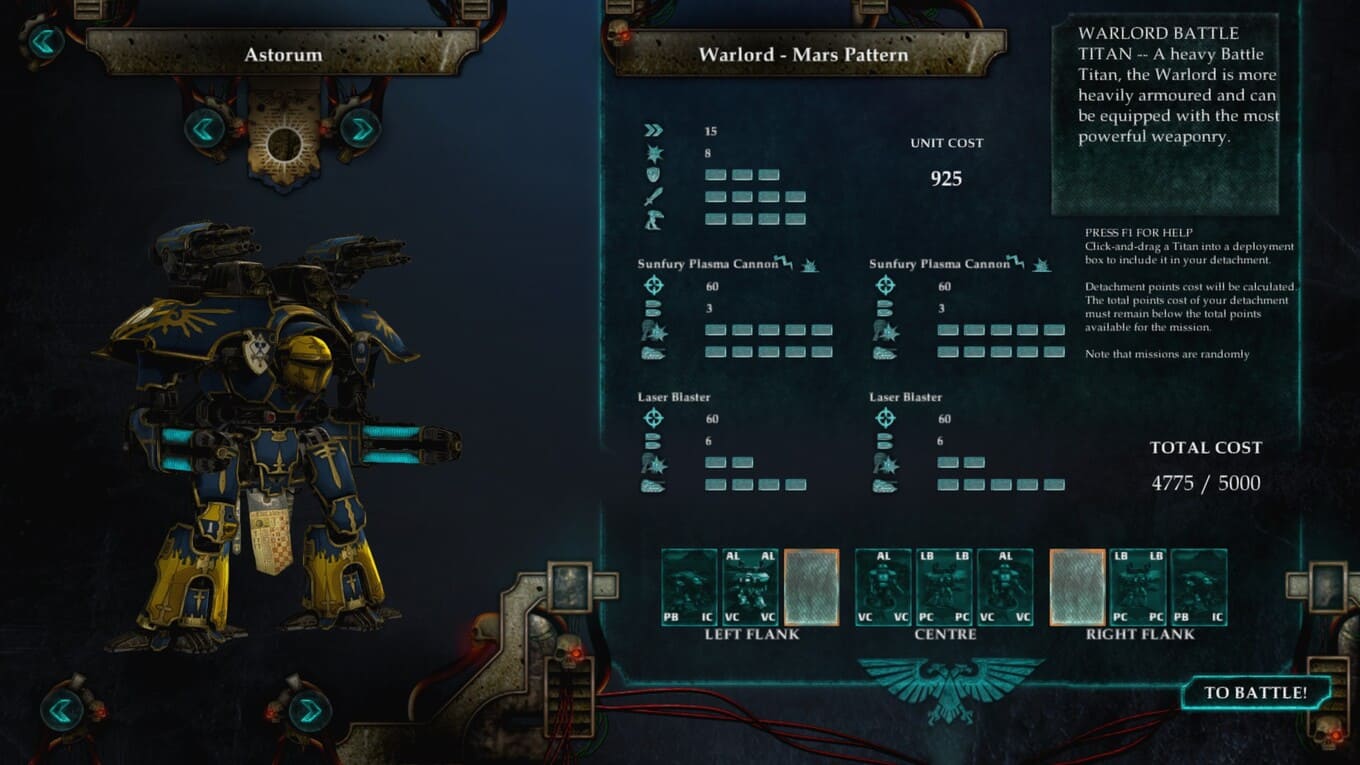Viewport: 1360px width, 765px height.
Task: Switch to the previous legion before Astorum
Action: point(205,128)
